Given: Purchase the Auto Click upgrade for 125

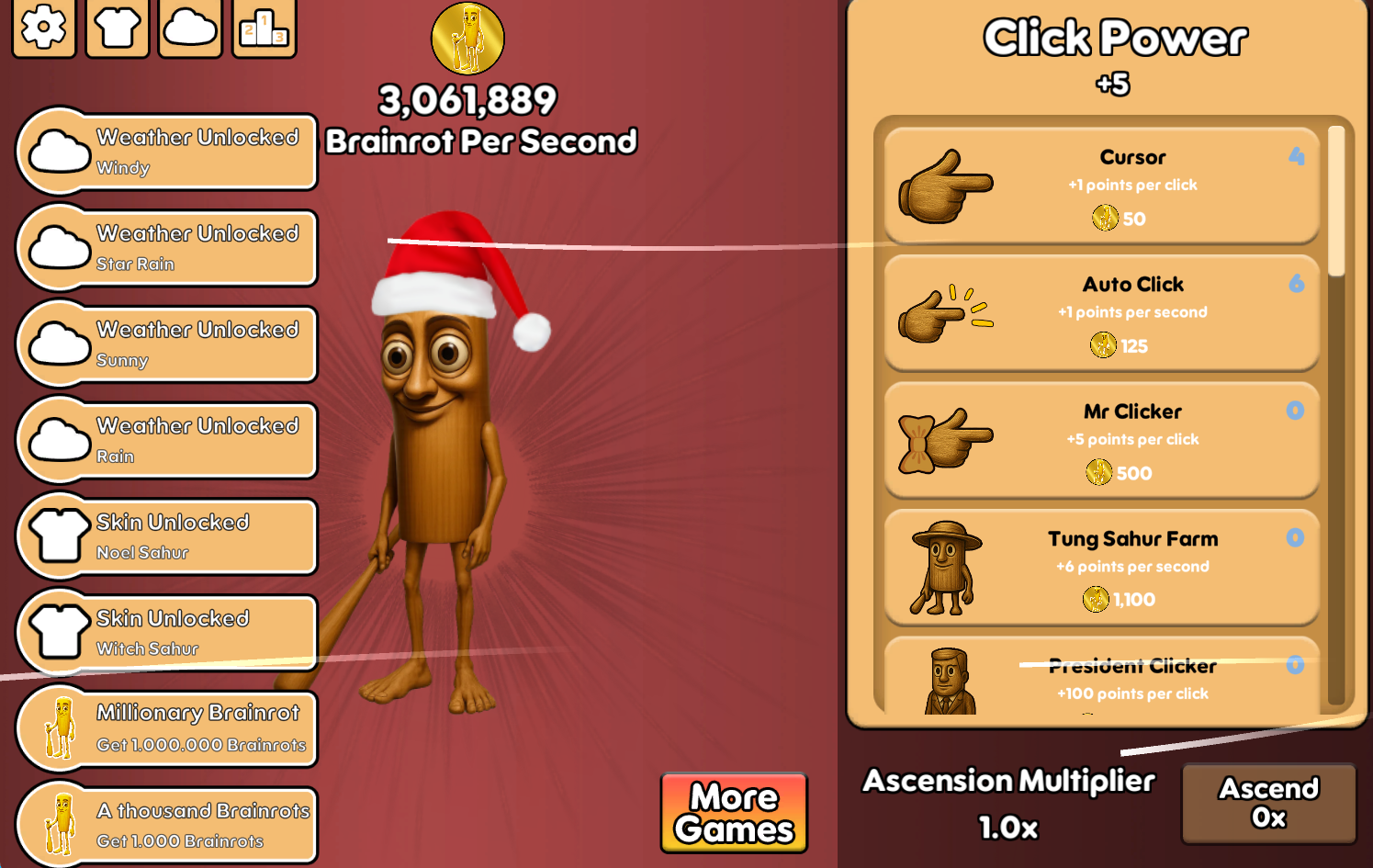Looking at the screenshot, I should [1102, 312].
